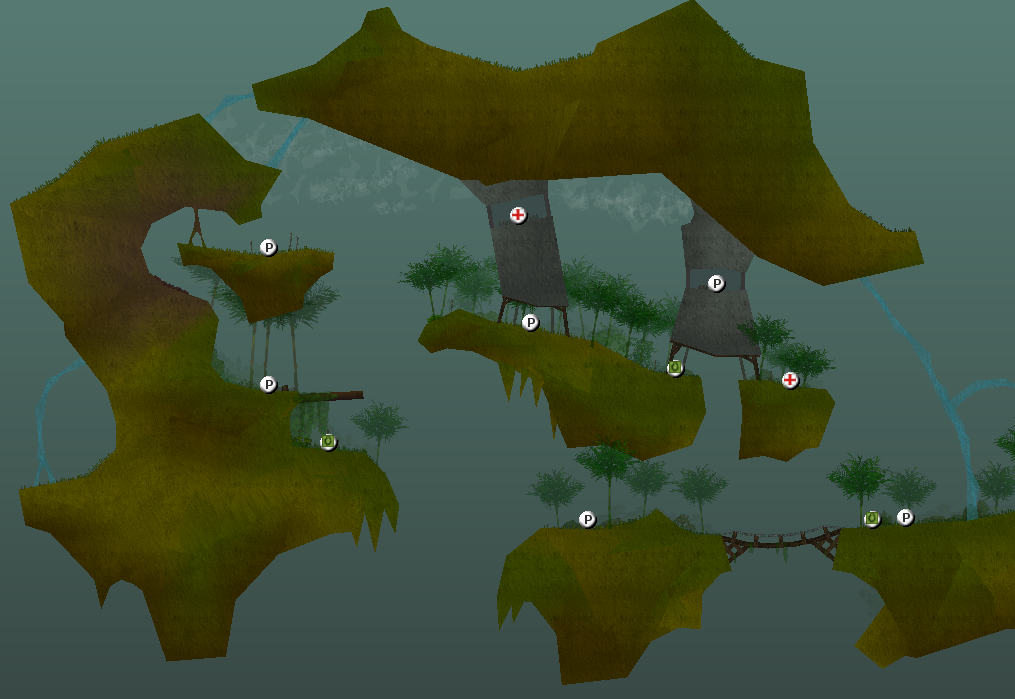1015x699 pixels.
Task: Select the grenade marker at the right pillar's base
Action: click(675, 368)
